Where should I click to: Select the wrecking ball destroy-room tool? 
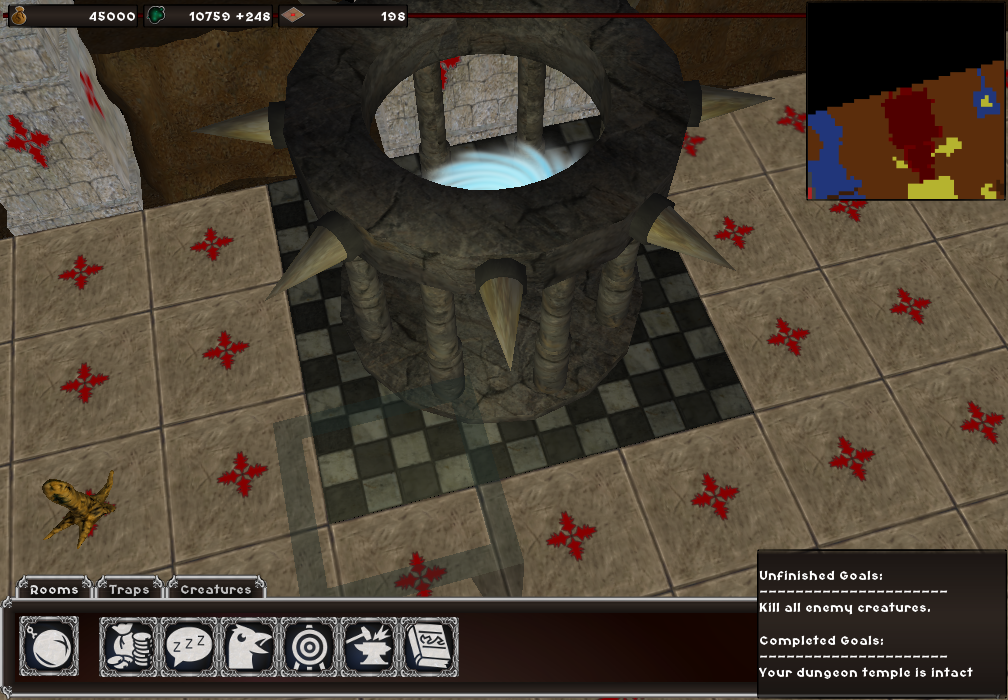tap(49, 646)
